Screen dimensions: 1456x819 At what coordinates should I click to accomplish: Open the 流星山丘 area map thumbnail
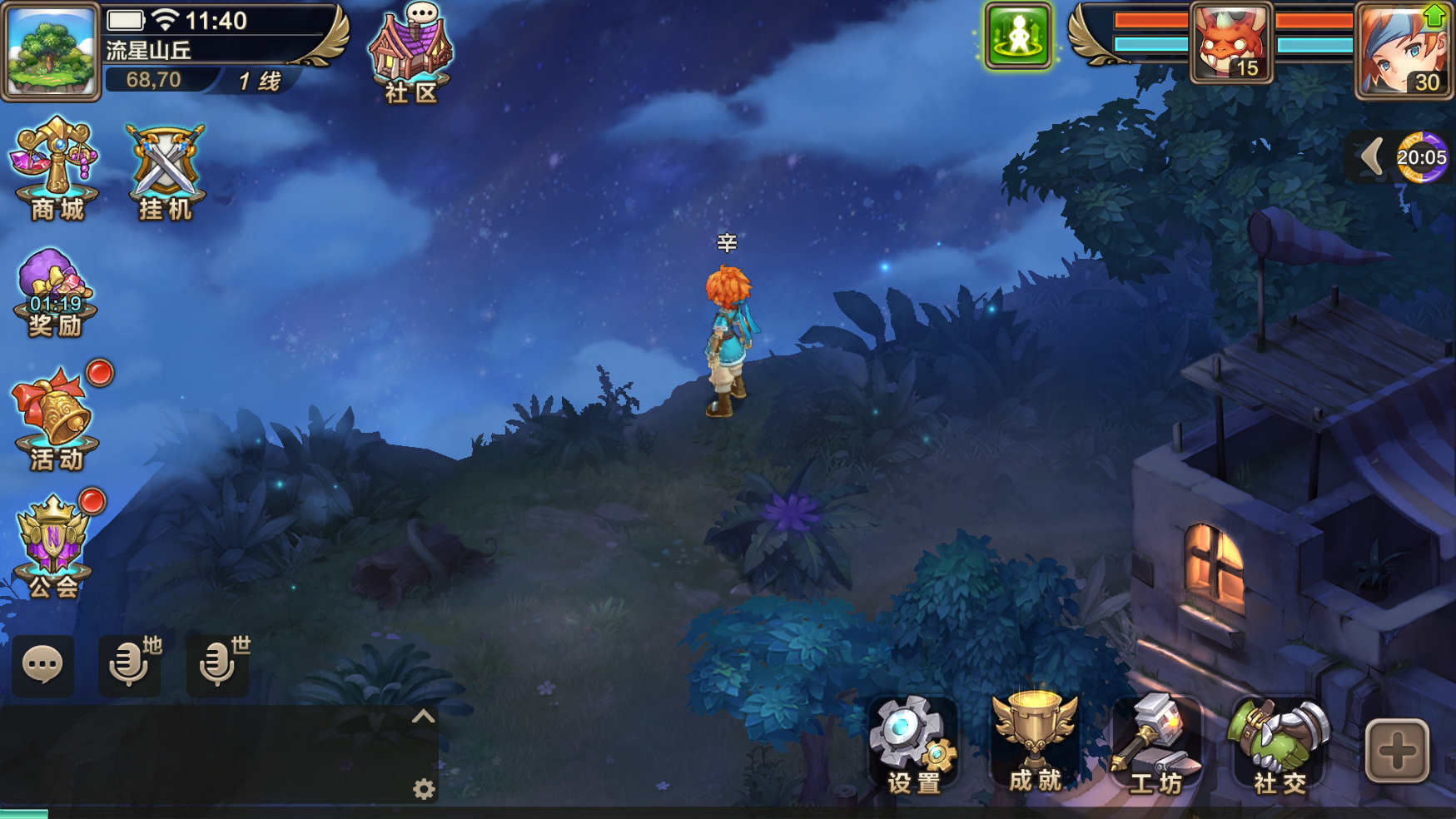(51, 51)
